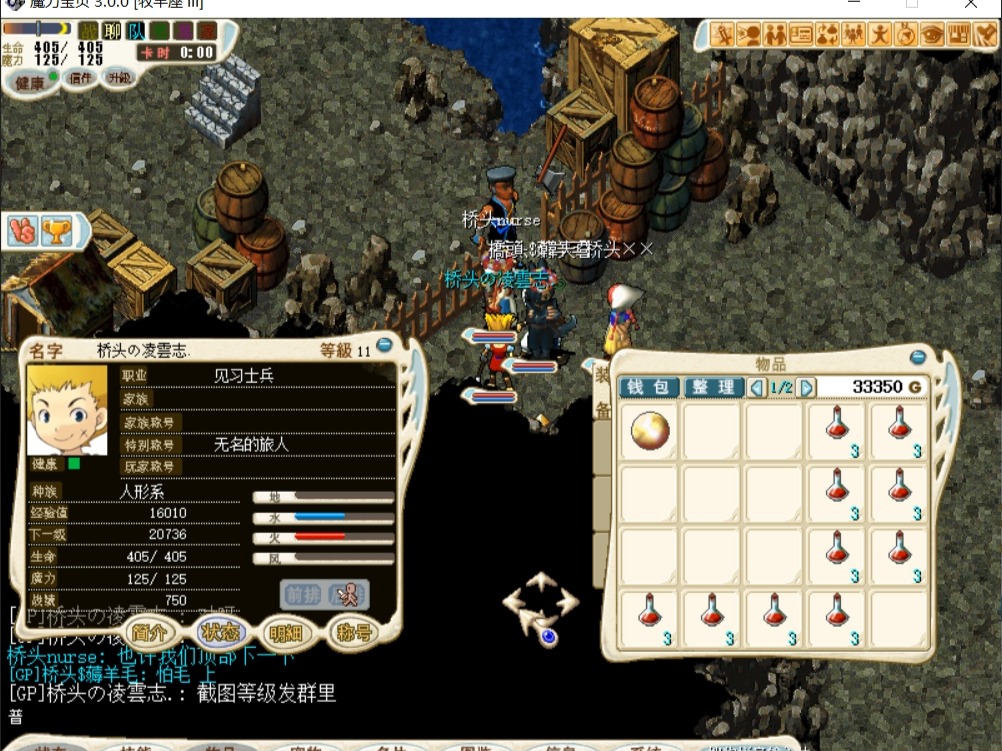This screenshot has height=751, width=1002.
Task: Sort items with the 整理 button
Action: 713,387
